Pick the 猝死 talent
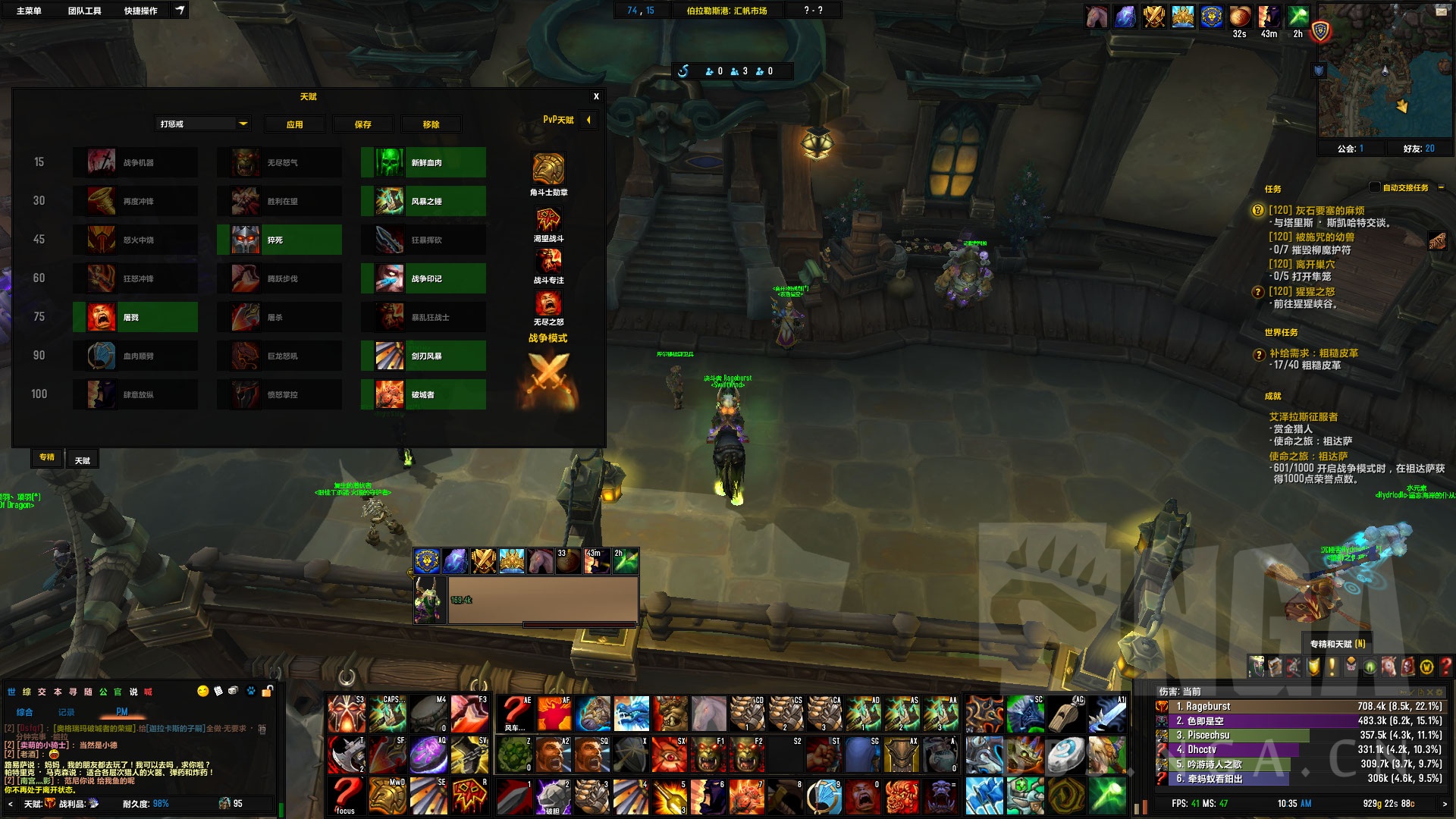1456x819 pixels. pyautogui.click(x=279, y=240)
